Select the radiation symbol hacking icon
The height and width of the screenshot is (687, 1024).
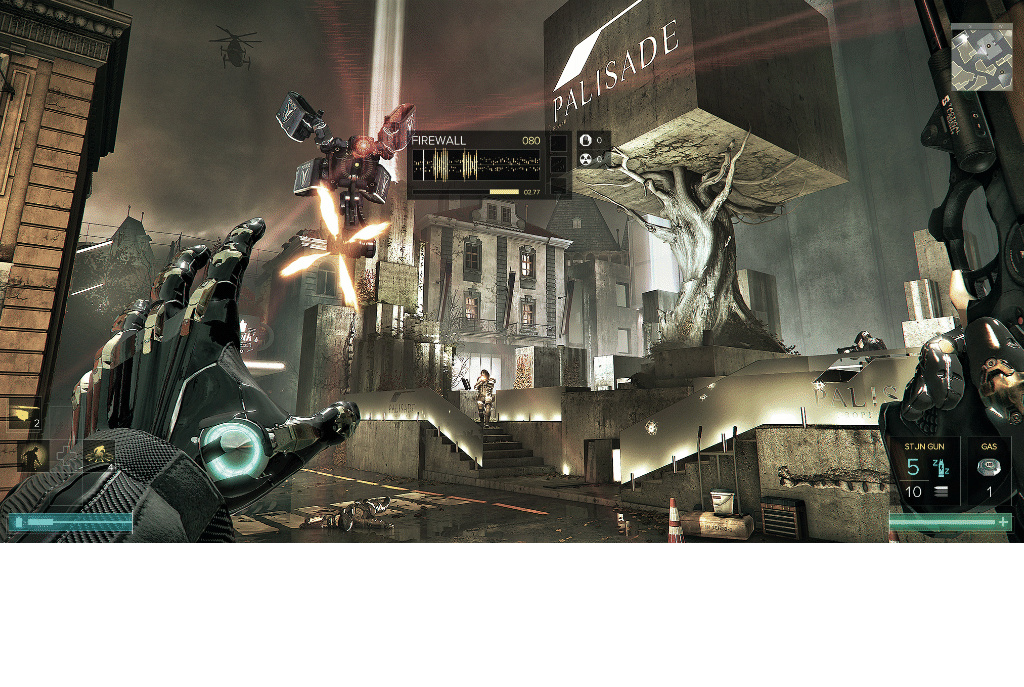pyautogui.click(x=587, y=159)
